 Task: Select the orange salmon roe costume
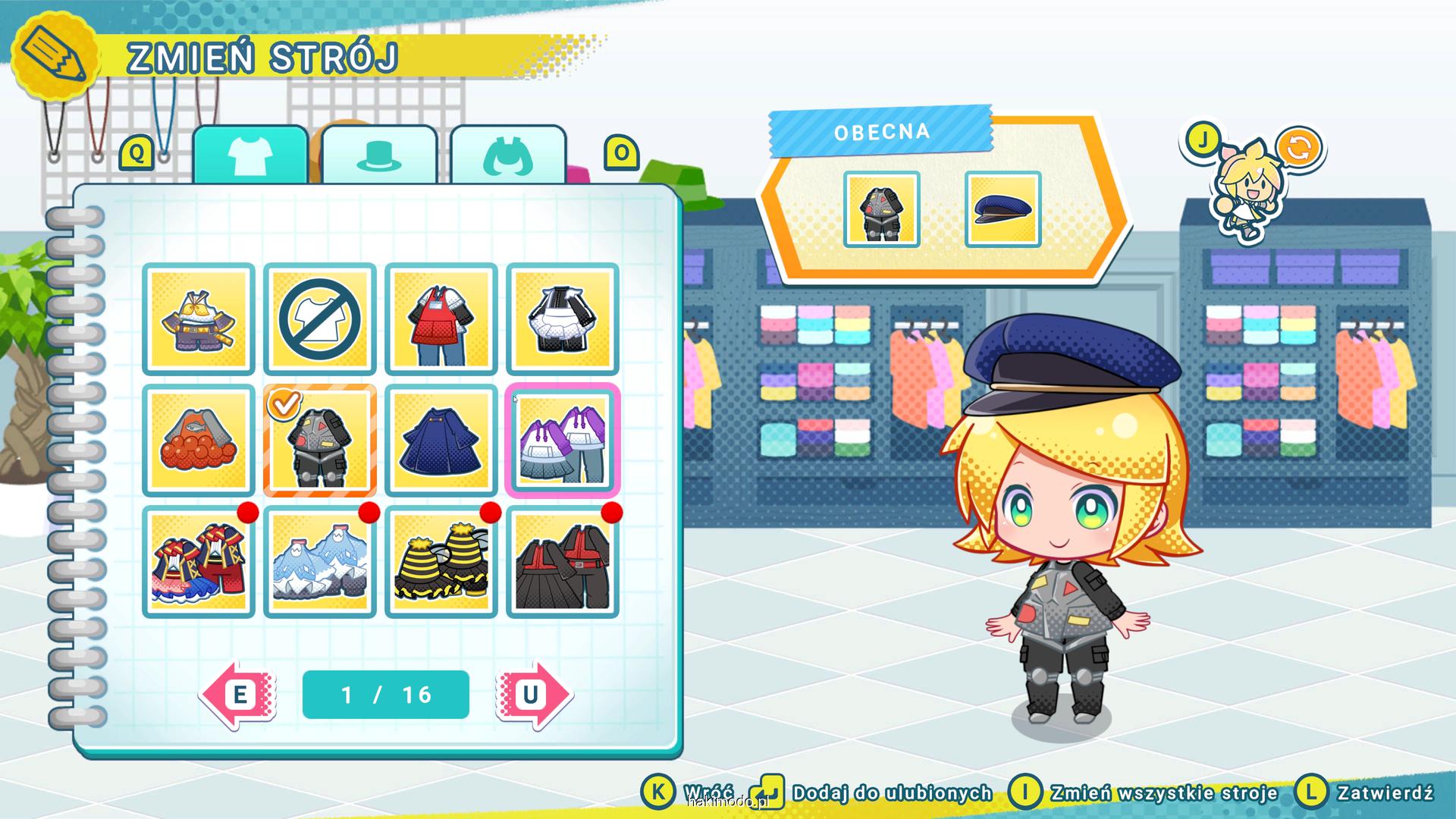click(199, 441)
